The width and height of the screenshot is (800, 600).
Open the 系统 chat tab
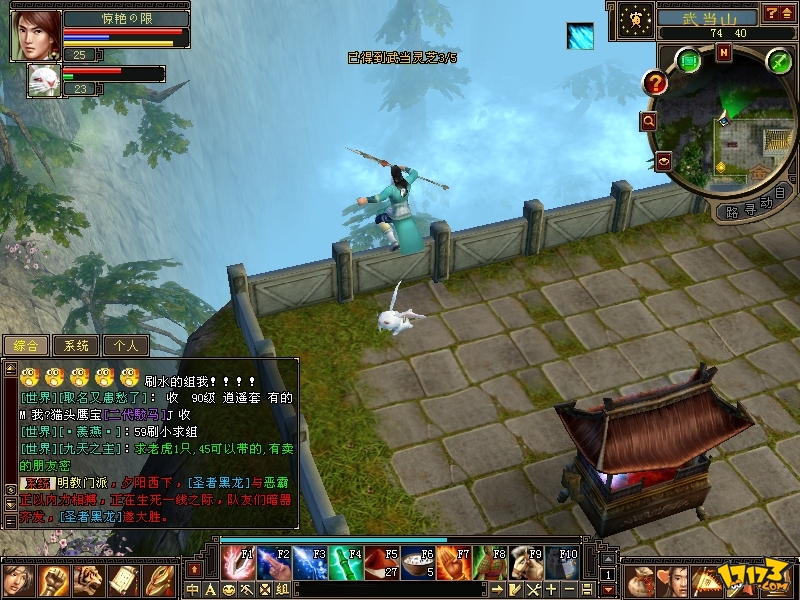[x=75, y=345]
